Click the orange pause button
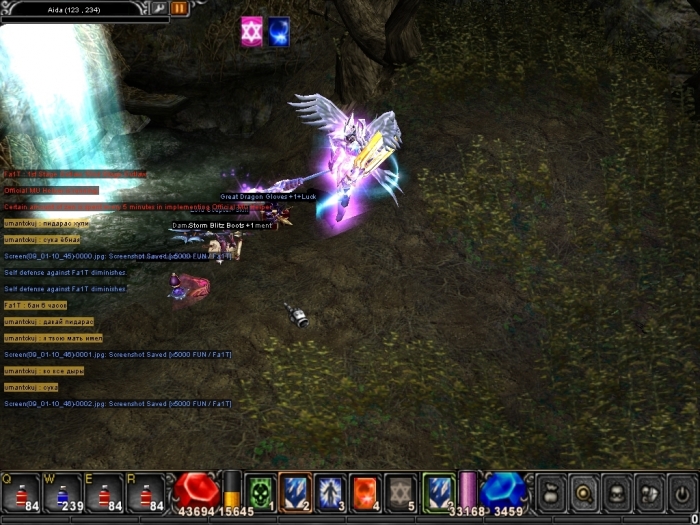Viewport: 700px width, 525px height. [180, 8]
